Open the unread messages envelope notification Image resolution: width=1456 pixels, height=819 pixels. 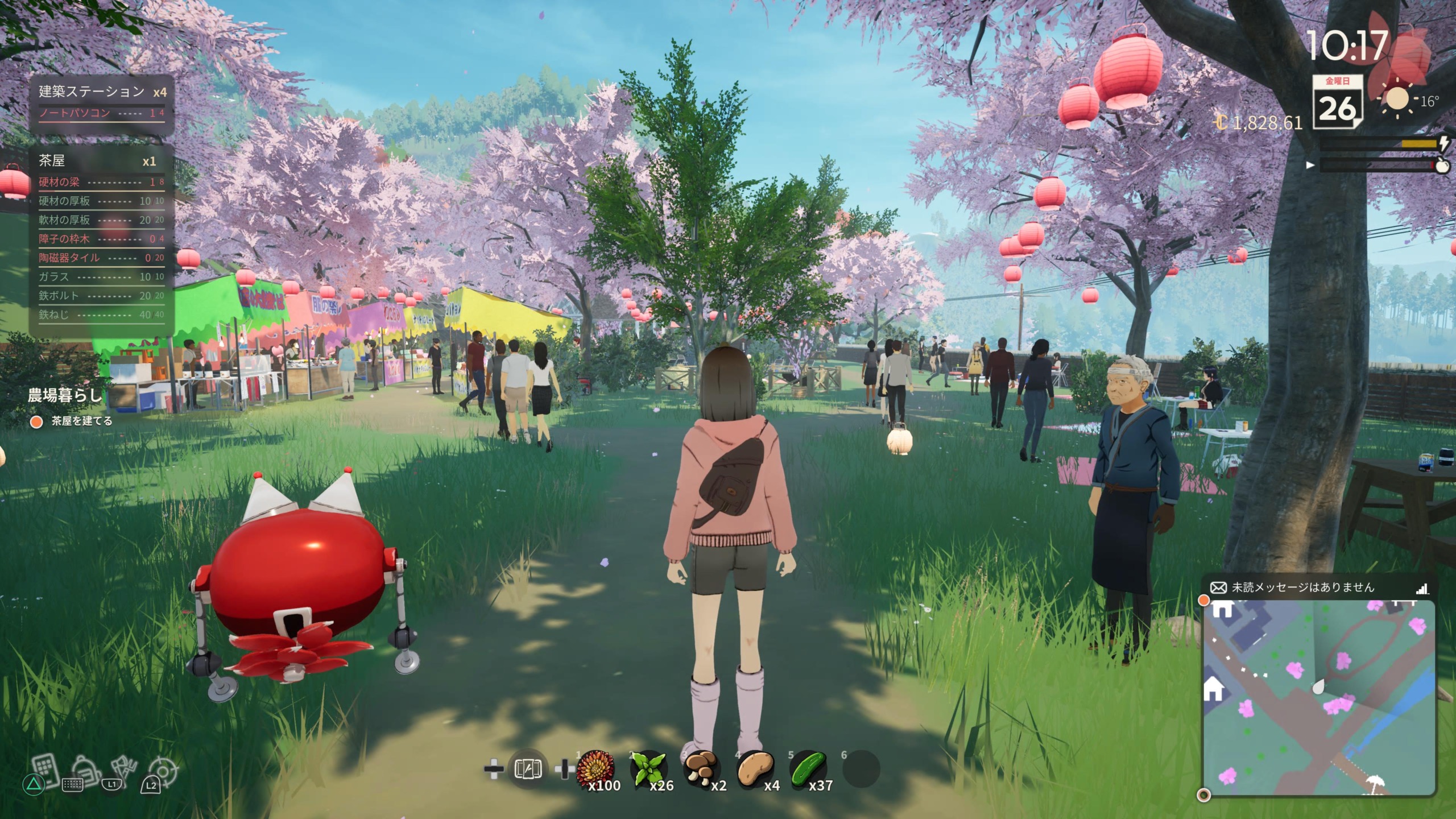point(1218,588)
